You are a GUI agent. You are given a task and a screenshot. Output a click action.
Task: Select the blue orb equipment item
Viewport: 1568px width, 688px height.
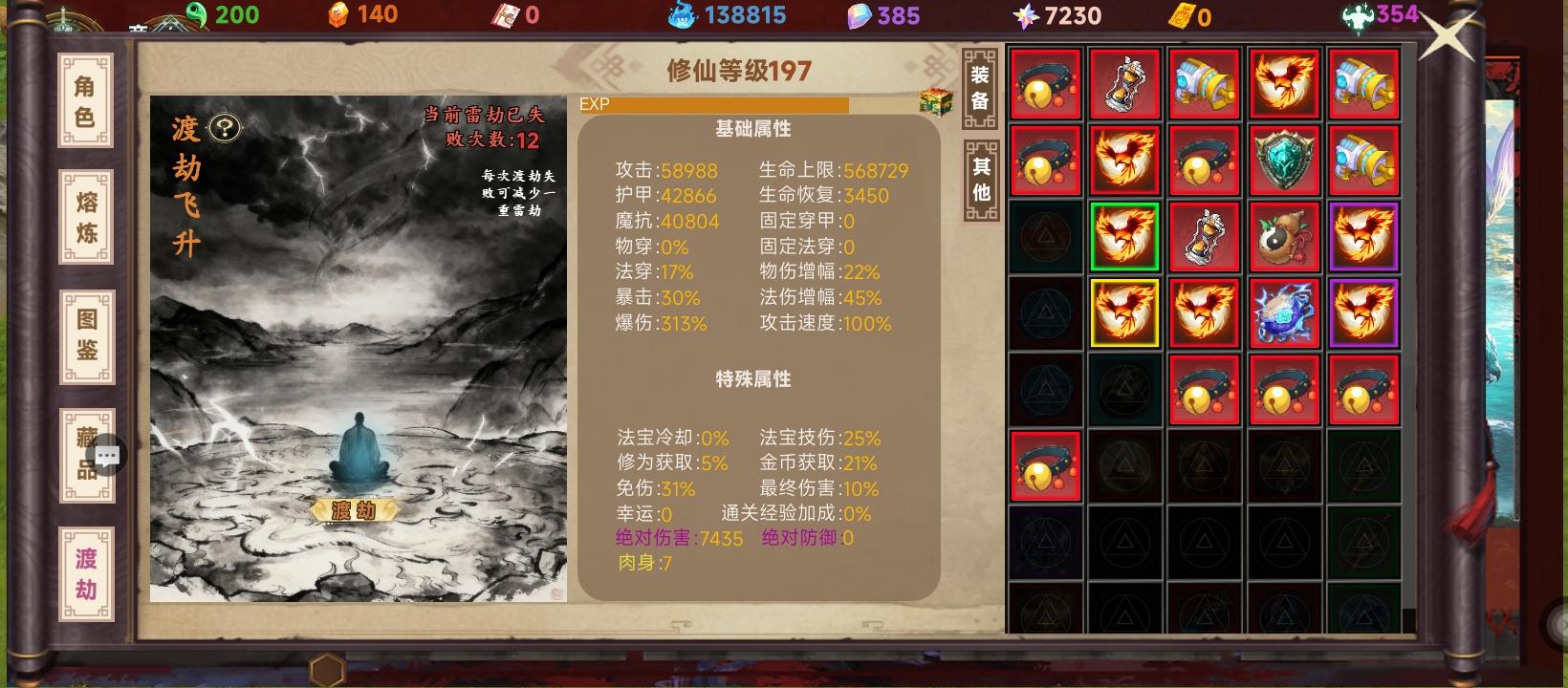click(x=1285, y=313)
